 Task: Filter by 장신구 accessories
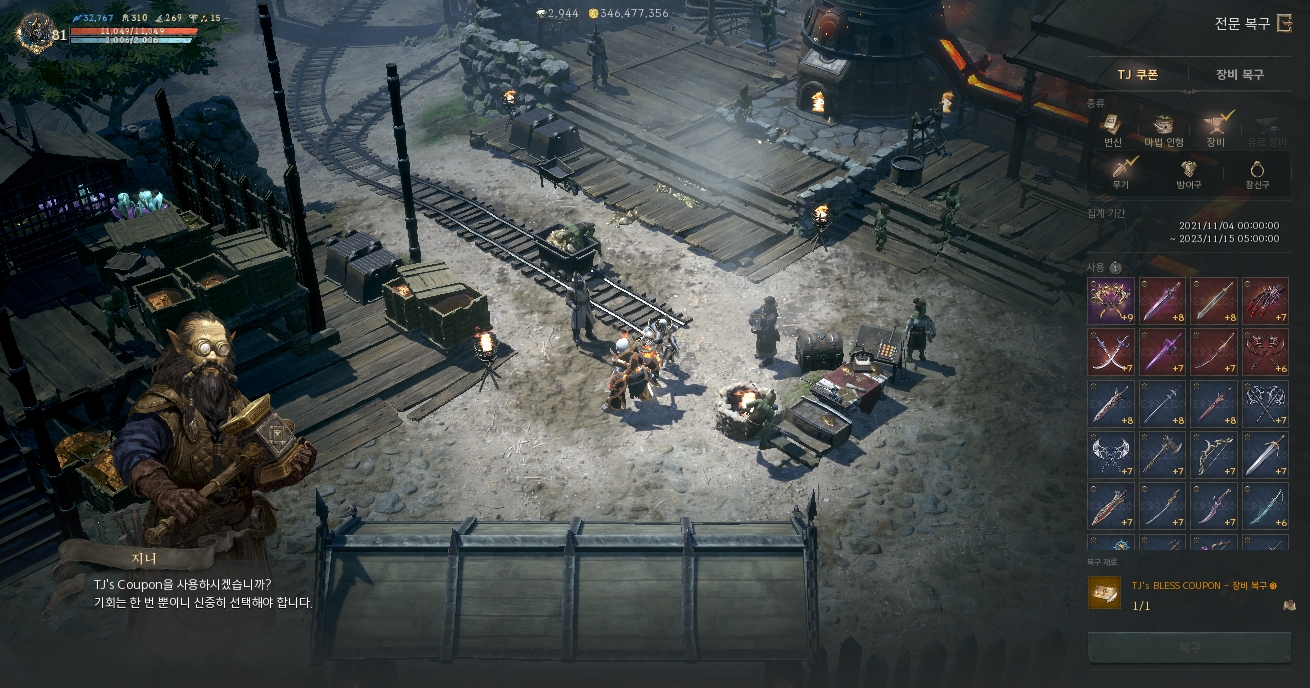coord(1256,173)
